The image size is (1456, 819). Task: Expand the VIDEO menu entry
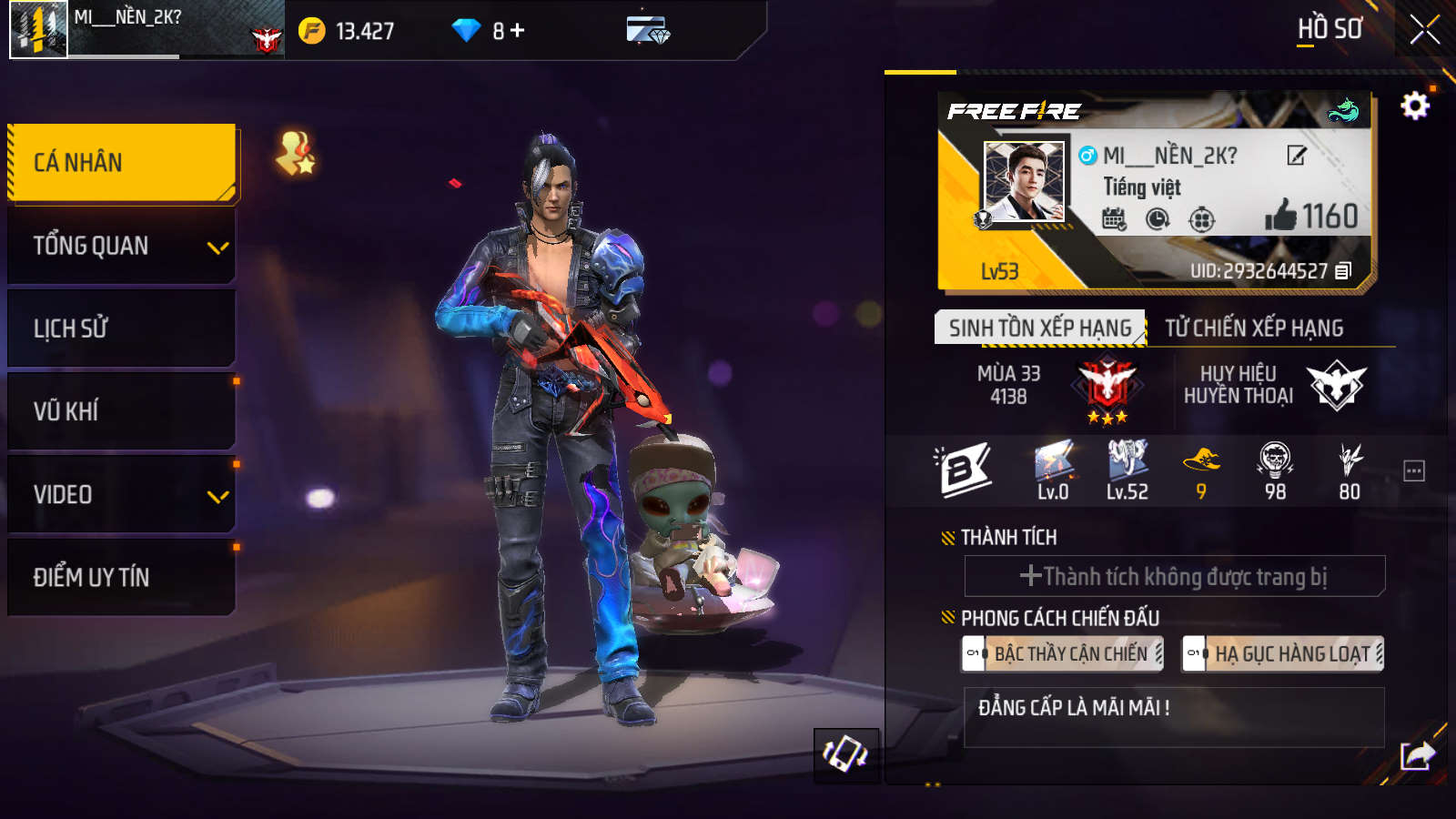(121, 495)
